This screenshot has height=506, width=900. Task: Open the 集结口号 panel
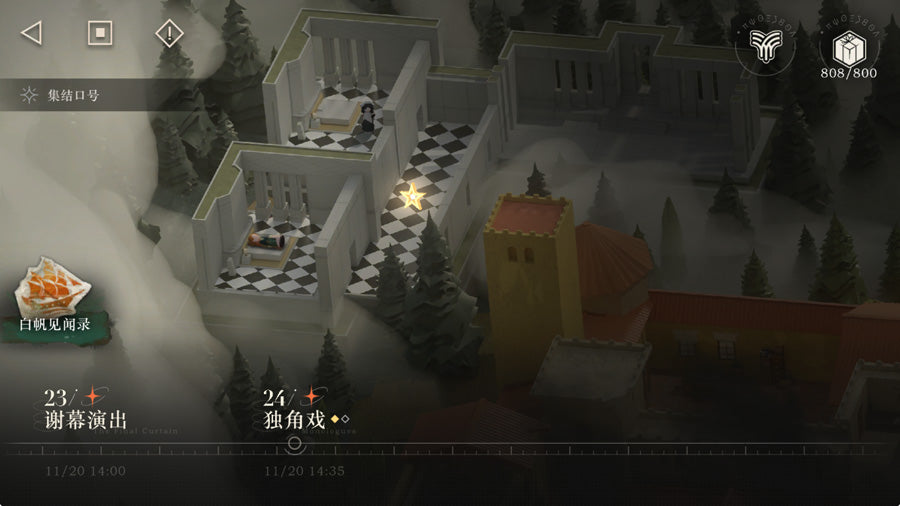click(62, 96)
